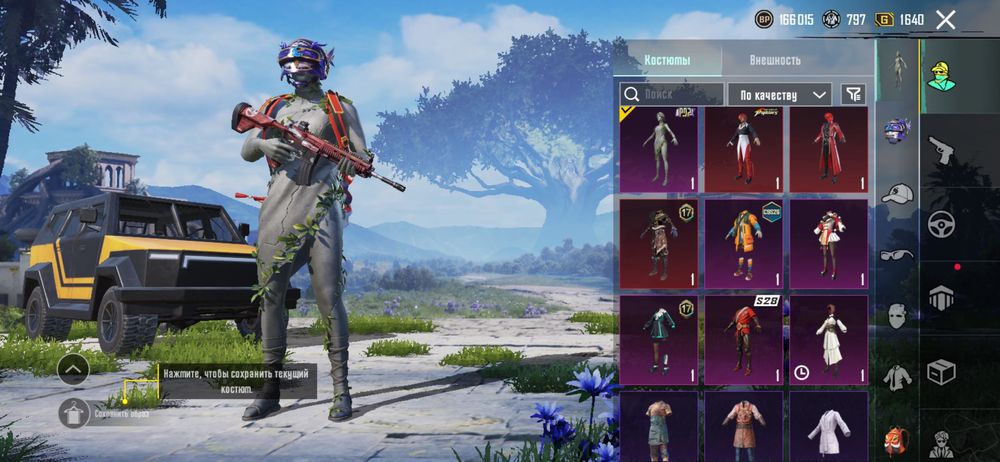Select the orange and teal jacket outfit

(743, 243)
